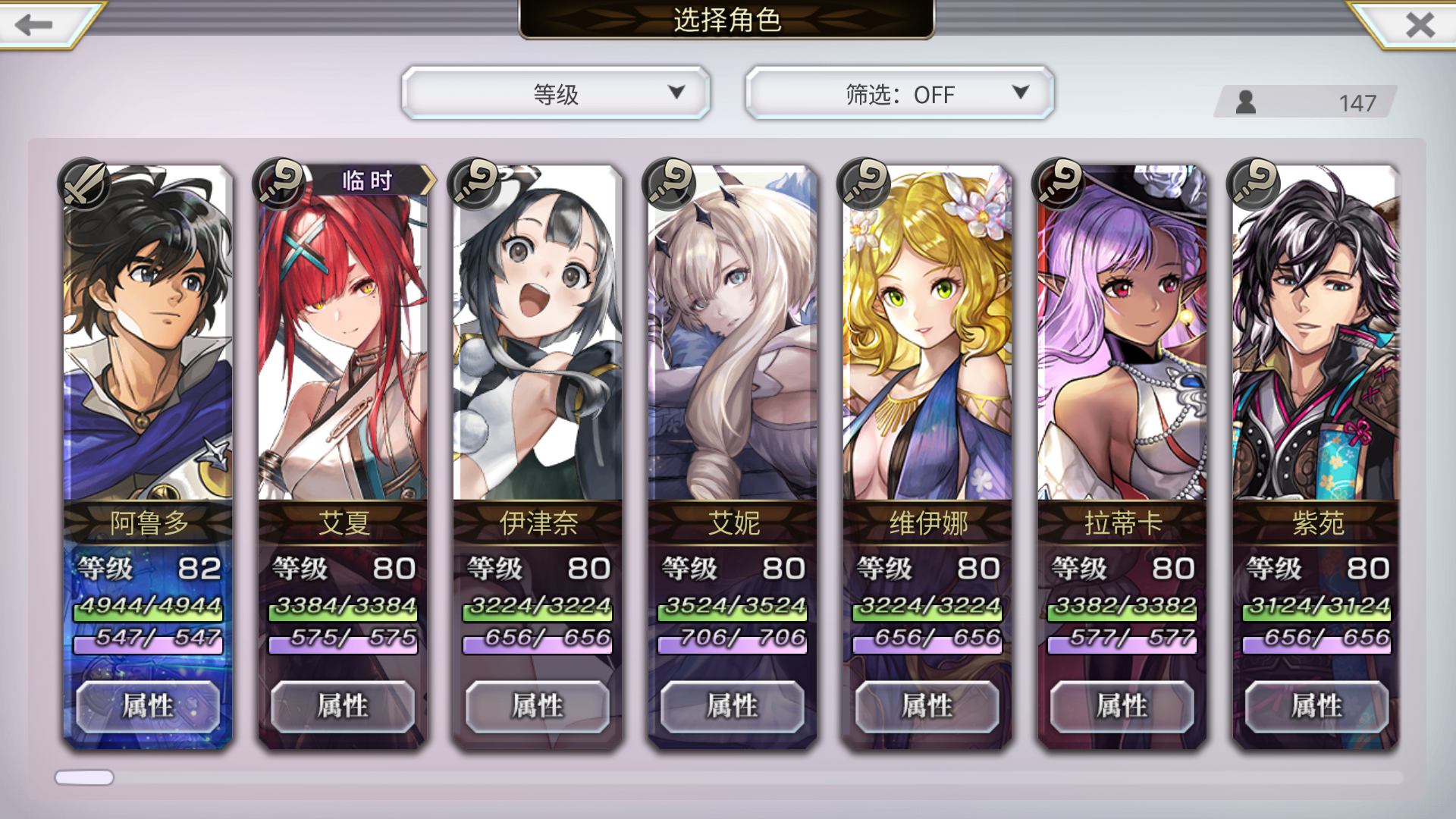Viewport: 1456px width, 819px height.
Task: Select 艾夏's character portrait
Action: coord(341,341)
